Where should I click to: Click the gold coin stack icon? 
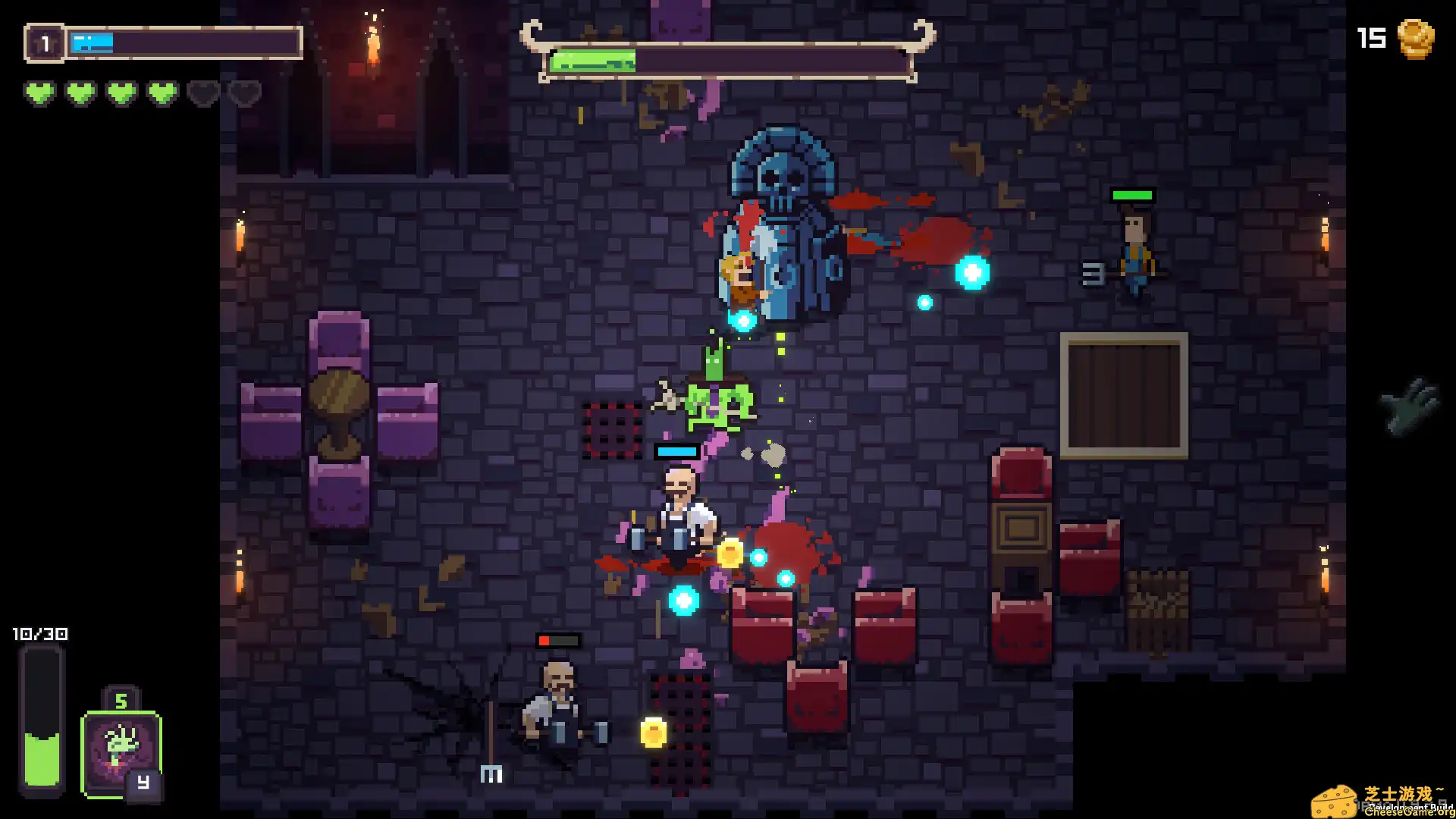1415,38
